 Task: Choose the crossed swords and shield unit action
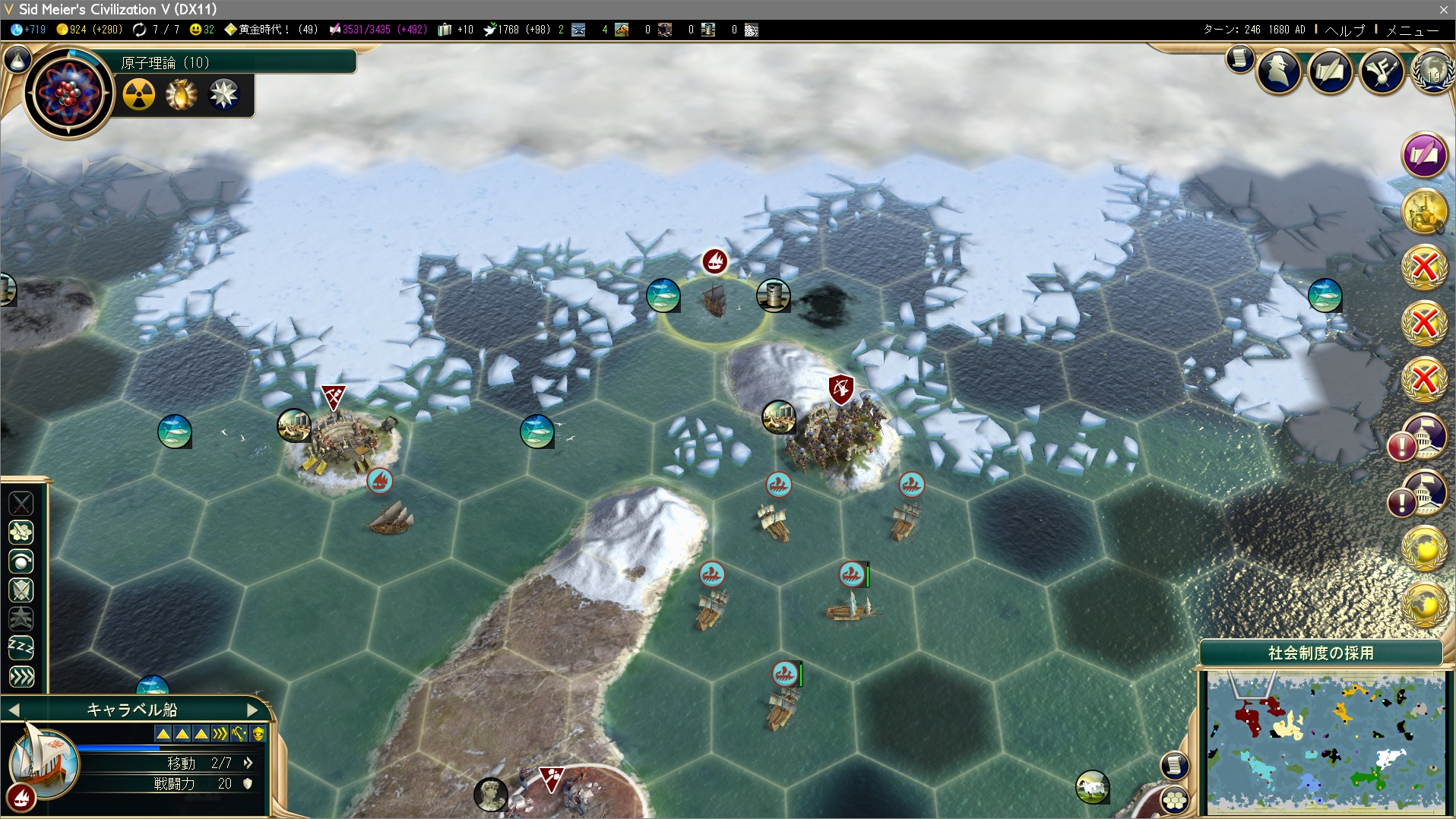(21, 590)
